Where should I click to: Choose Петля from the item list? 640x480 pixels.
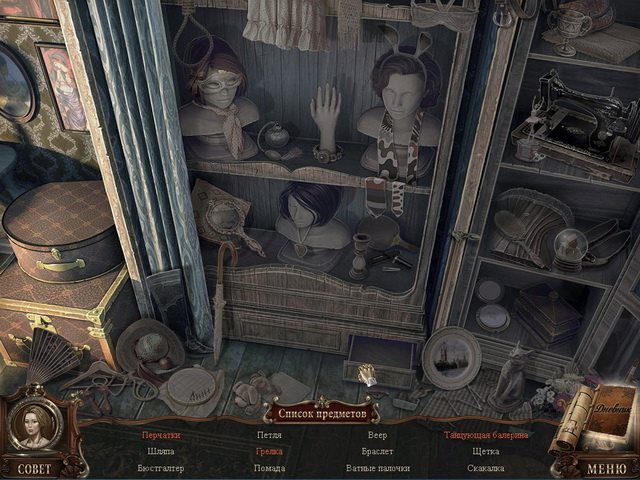pyautogui.click(x=269, y=436)
